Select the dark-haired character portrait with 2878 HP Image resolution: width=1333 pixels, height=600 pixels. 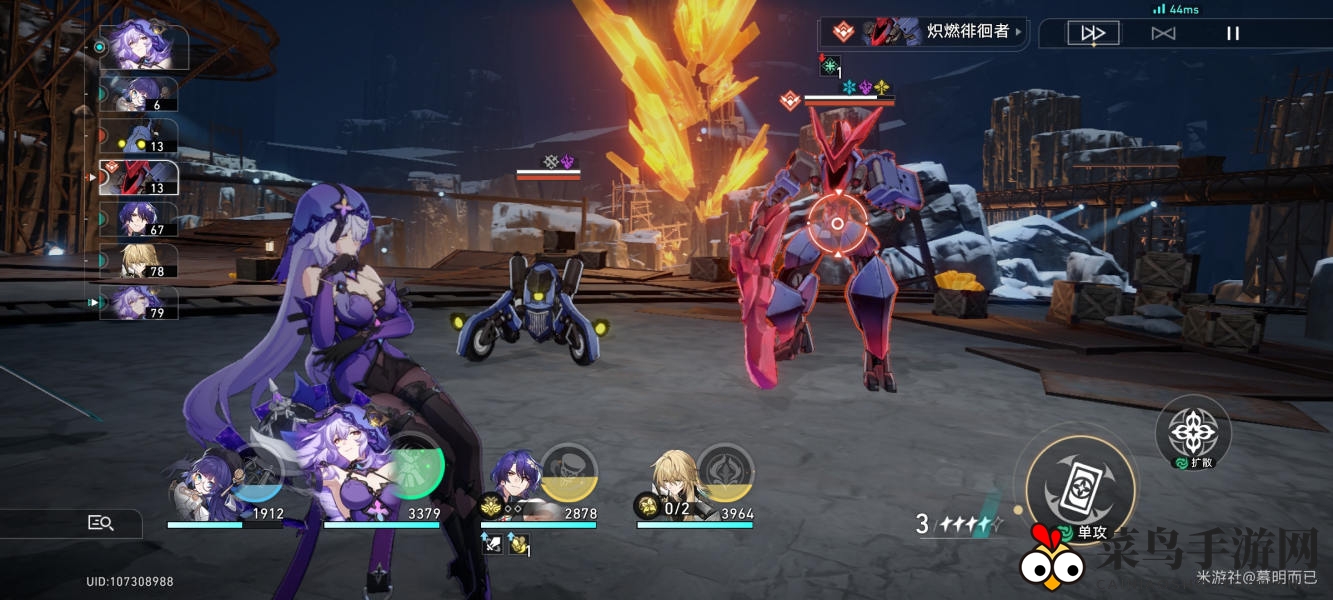(x=516, y=482)
